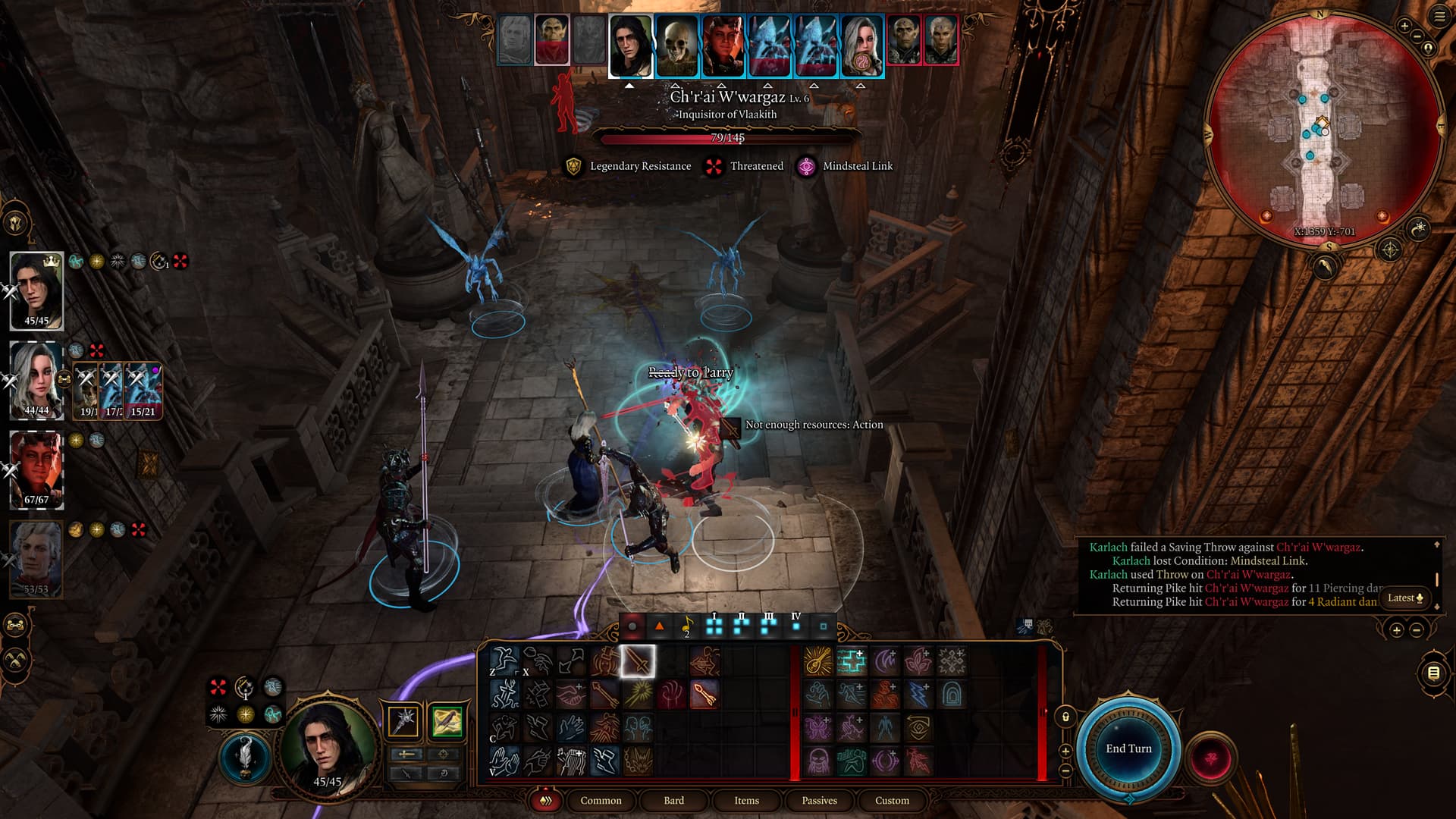Open the main menu hamburger button
This screenshot has width=1456, height=819.
(x=1439, y=17)
